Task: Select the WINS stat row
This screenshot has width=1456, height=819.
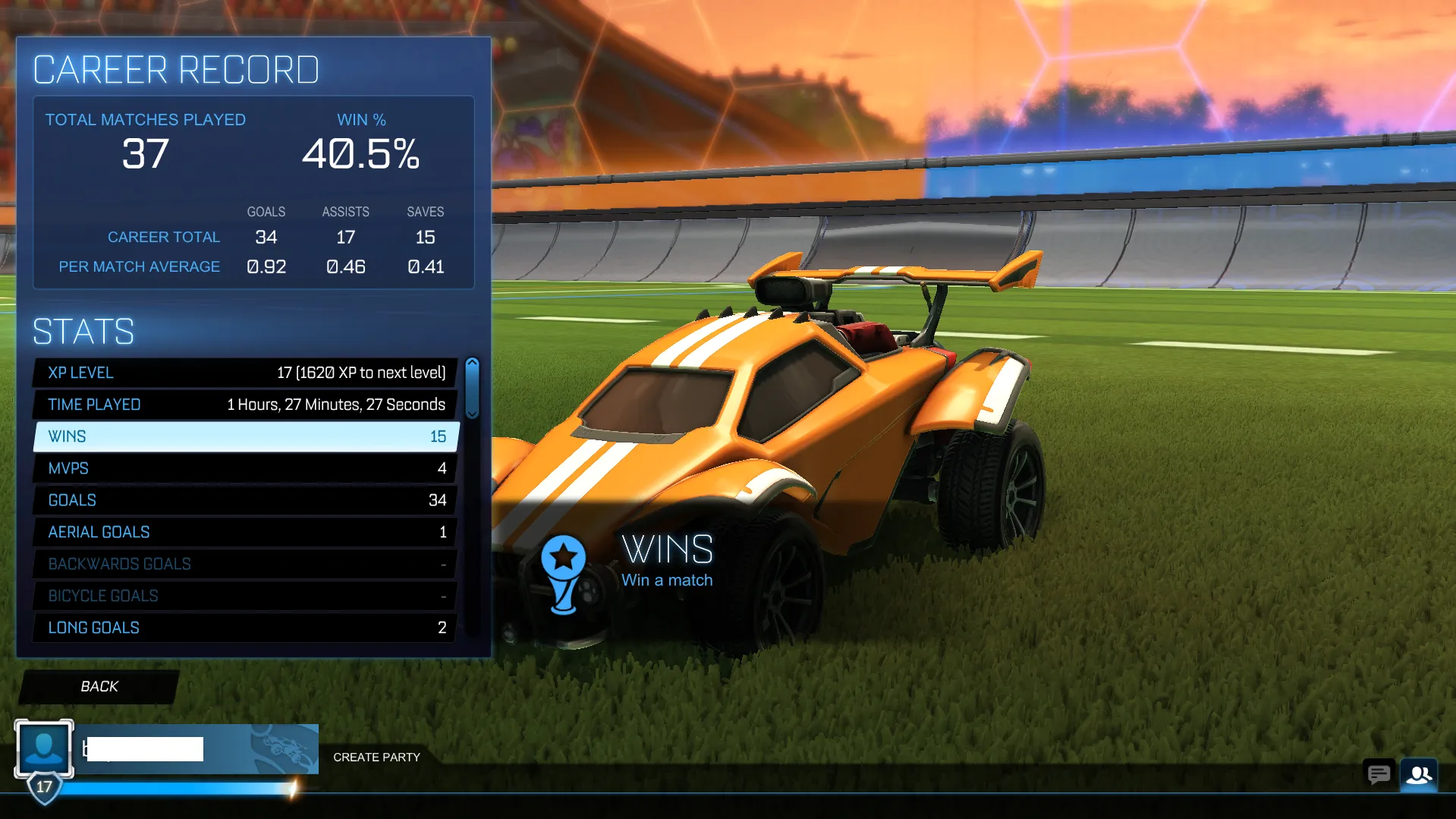Action: (243, 436)
